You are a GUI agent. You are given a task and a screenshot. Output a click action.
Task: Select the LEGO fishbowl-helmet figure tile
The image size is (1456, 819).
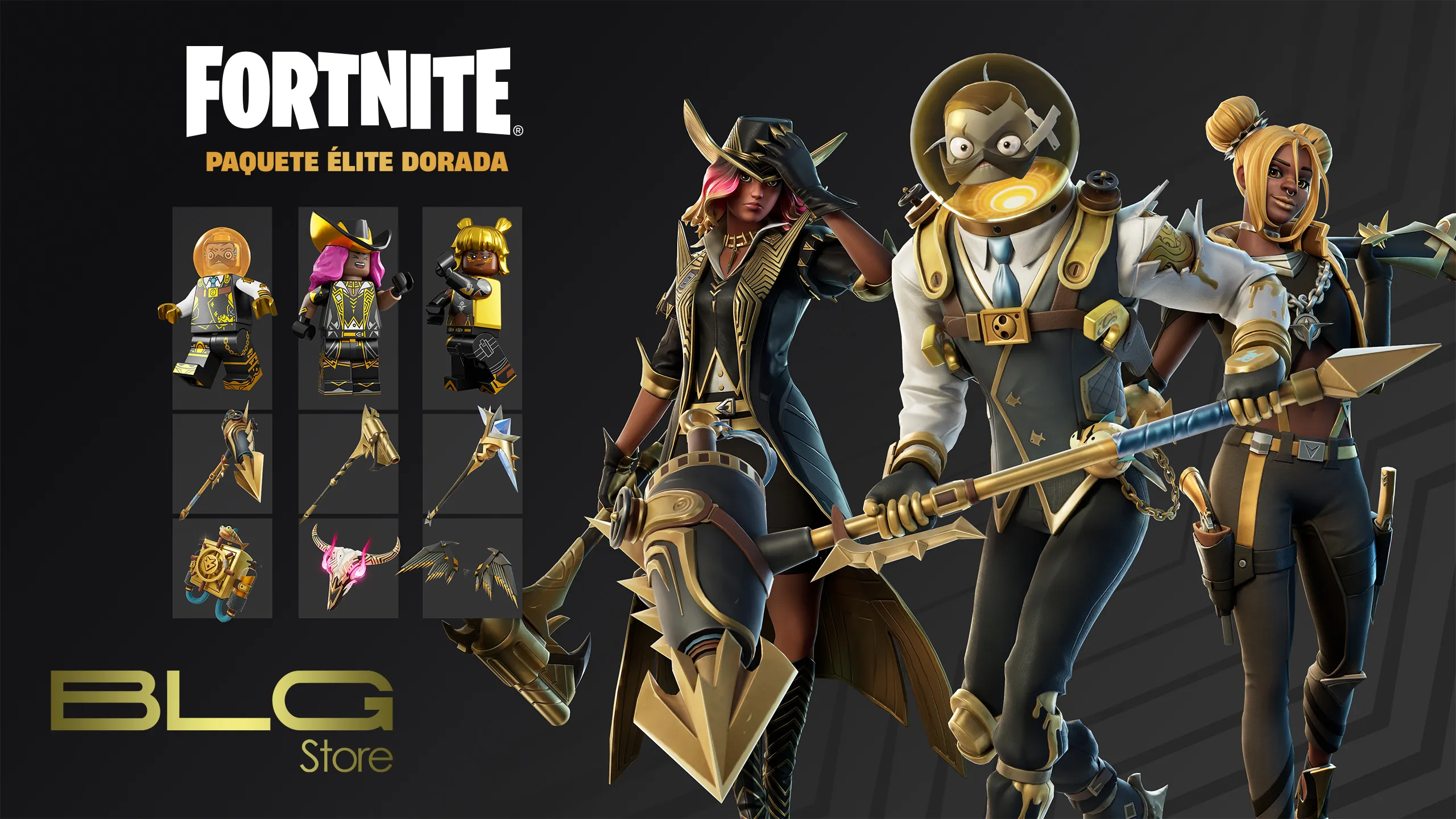222,307
